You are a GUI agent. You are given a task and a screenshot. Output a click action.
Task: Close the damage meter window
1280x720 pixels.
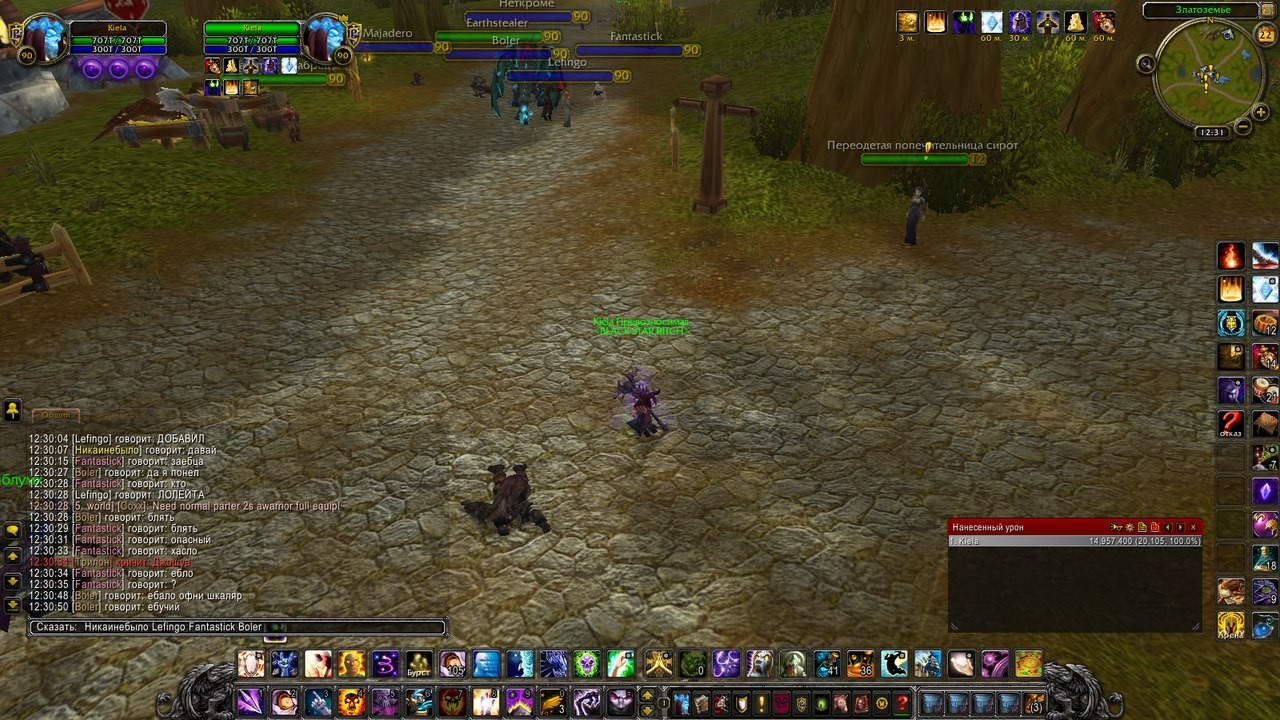tap(1193, 527)
